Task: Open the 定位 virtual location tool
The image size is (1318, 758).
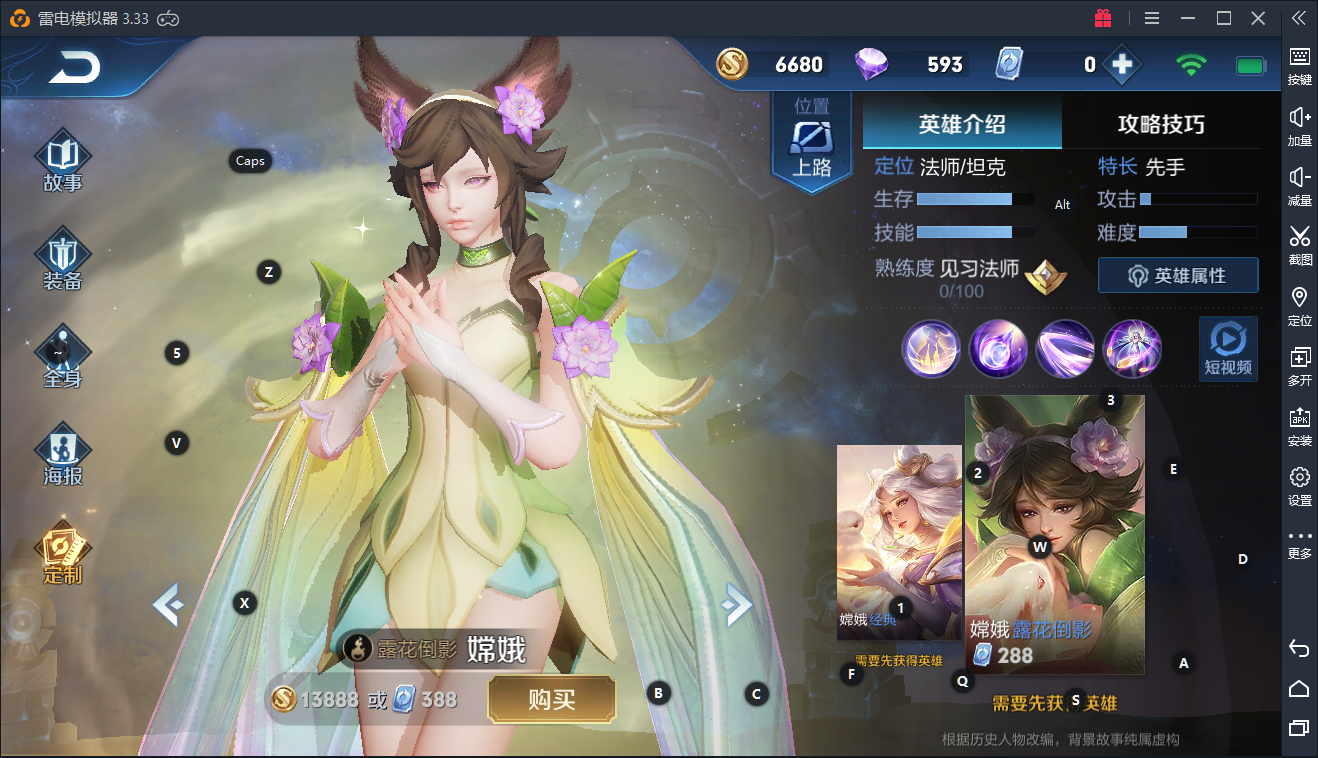Action: point(1299,300)
